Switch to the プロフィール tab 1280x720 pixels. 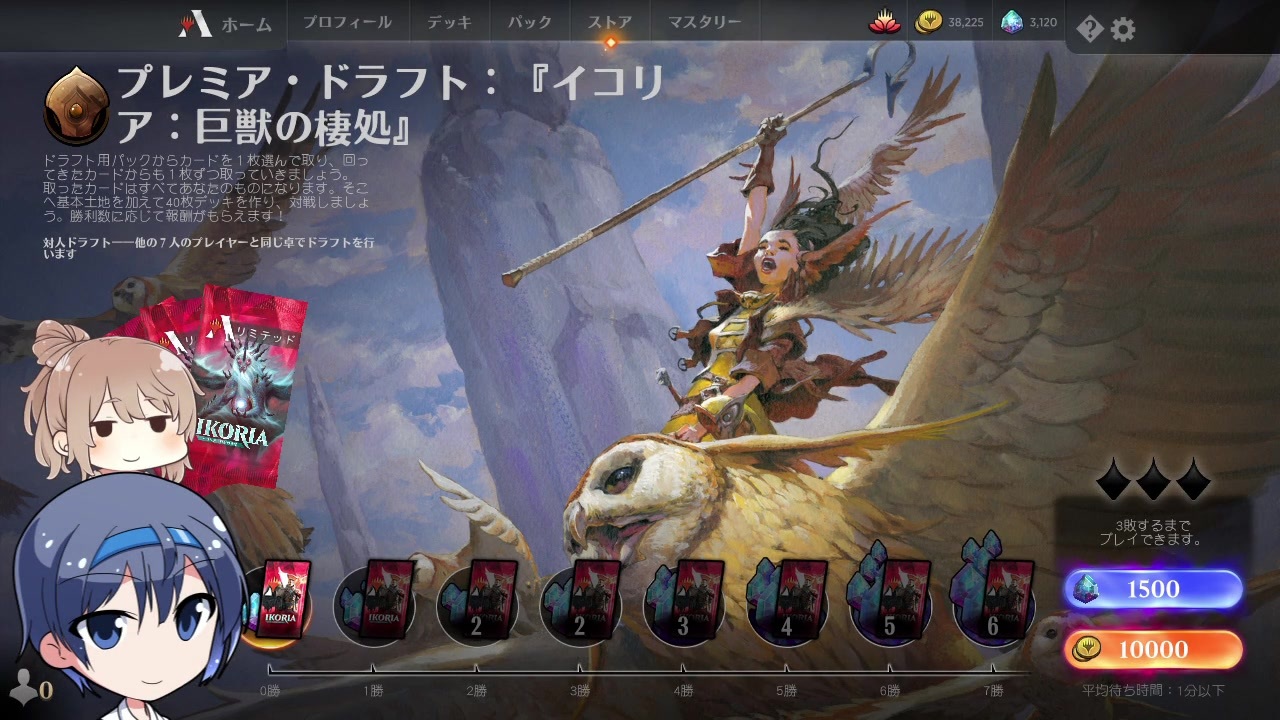coord(348,22)
